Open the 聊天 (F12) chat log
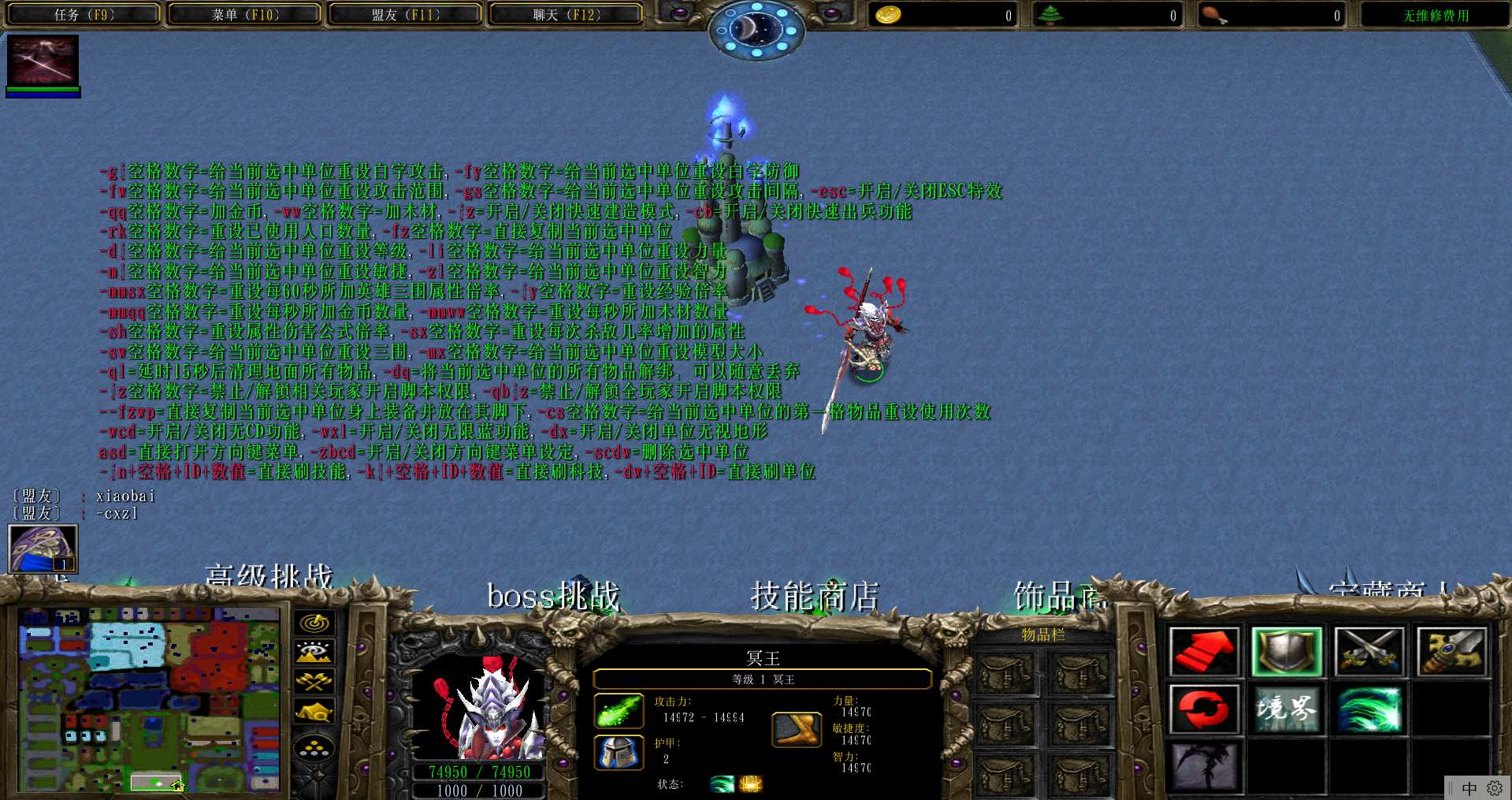The width and height of the screenshot is (1512, 800). pos(566,14)
